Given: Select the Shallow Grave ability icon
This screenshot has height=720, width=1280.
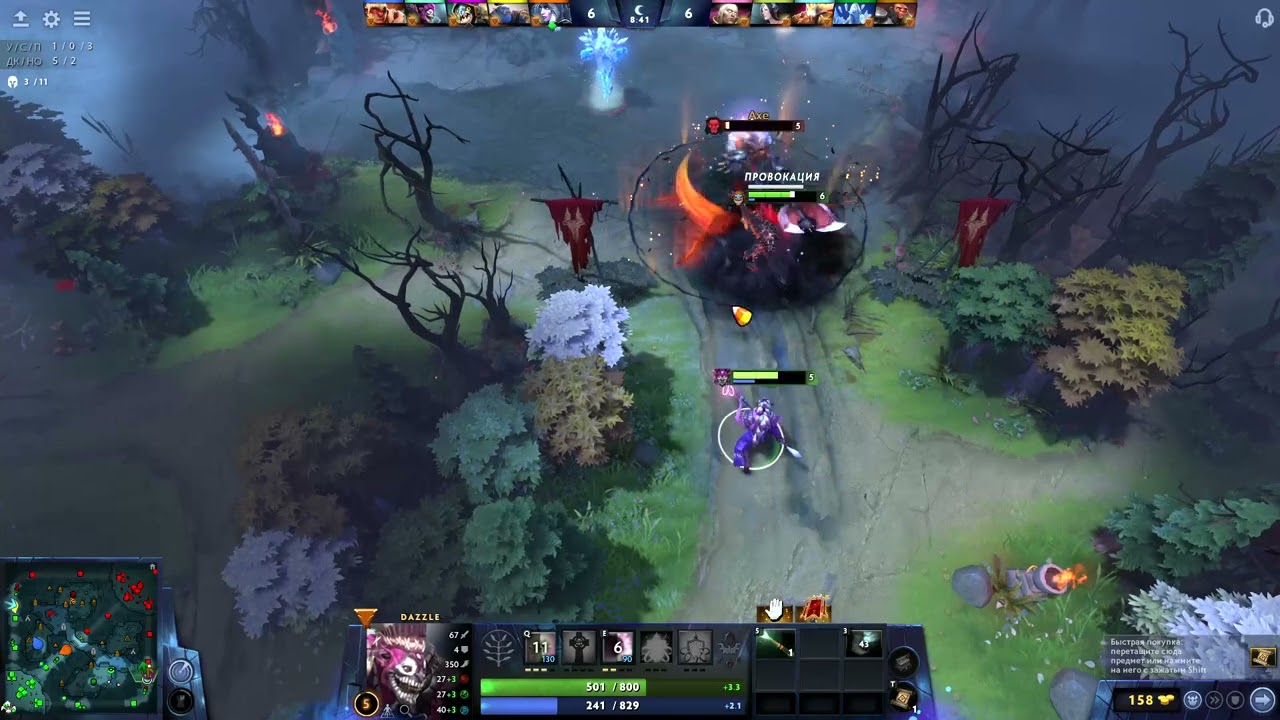Looking at the screenshot, I should tap(579, 648).
